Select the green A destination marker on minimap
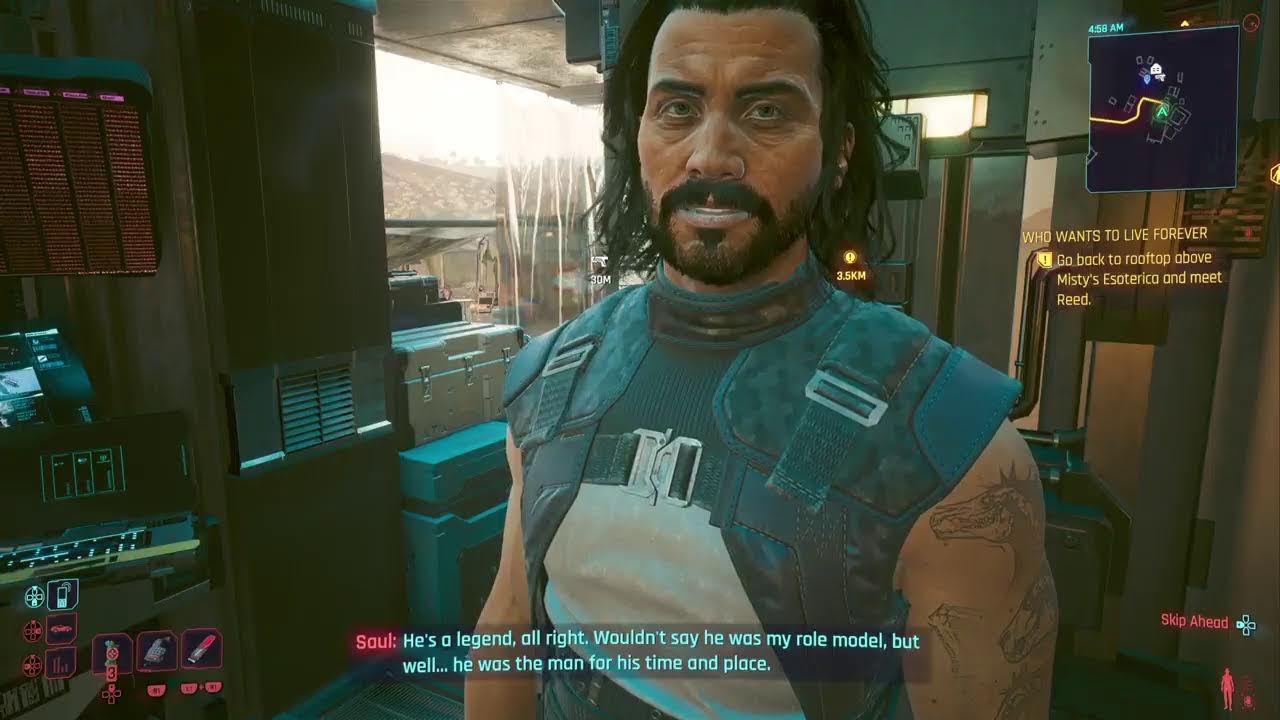 pyautogui.click(x=1162, y=110)
